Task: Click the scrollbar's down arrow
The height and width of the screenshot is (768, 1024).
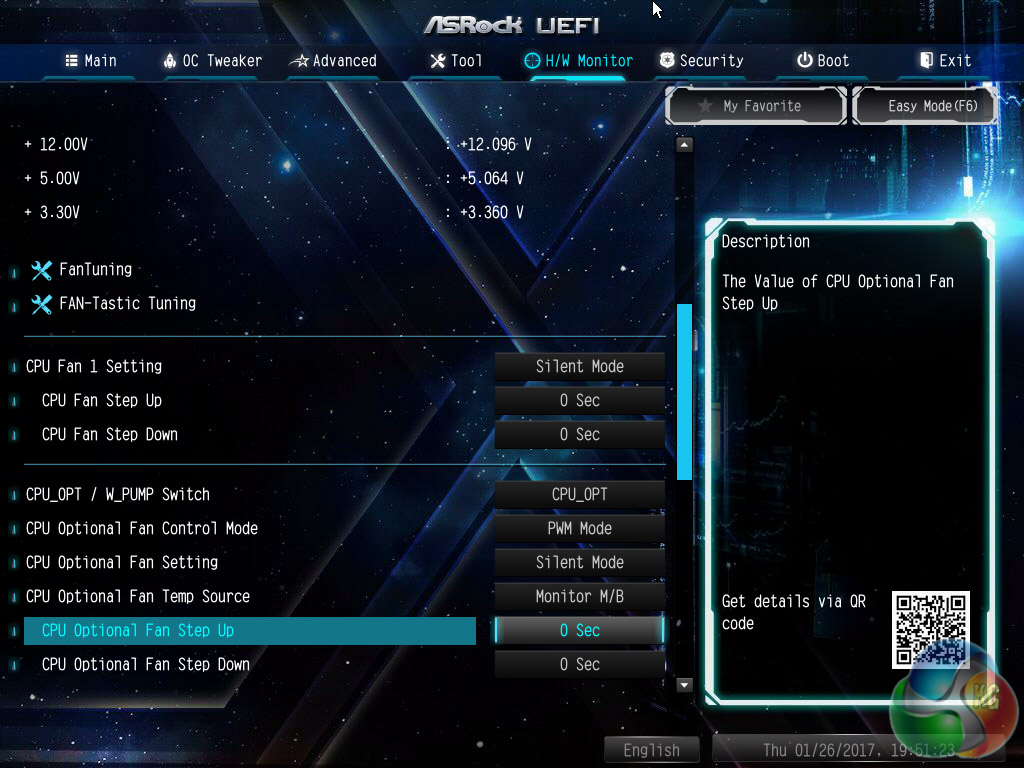Action: (x=684, y=685)
